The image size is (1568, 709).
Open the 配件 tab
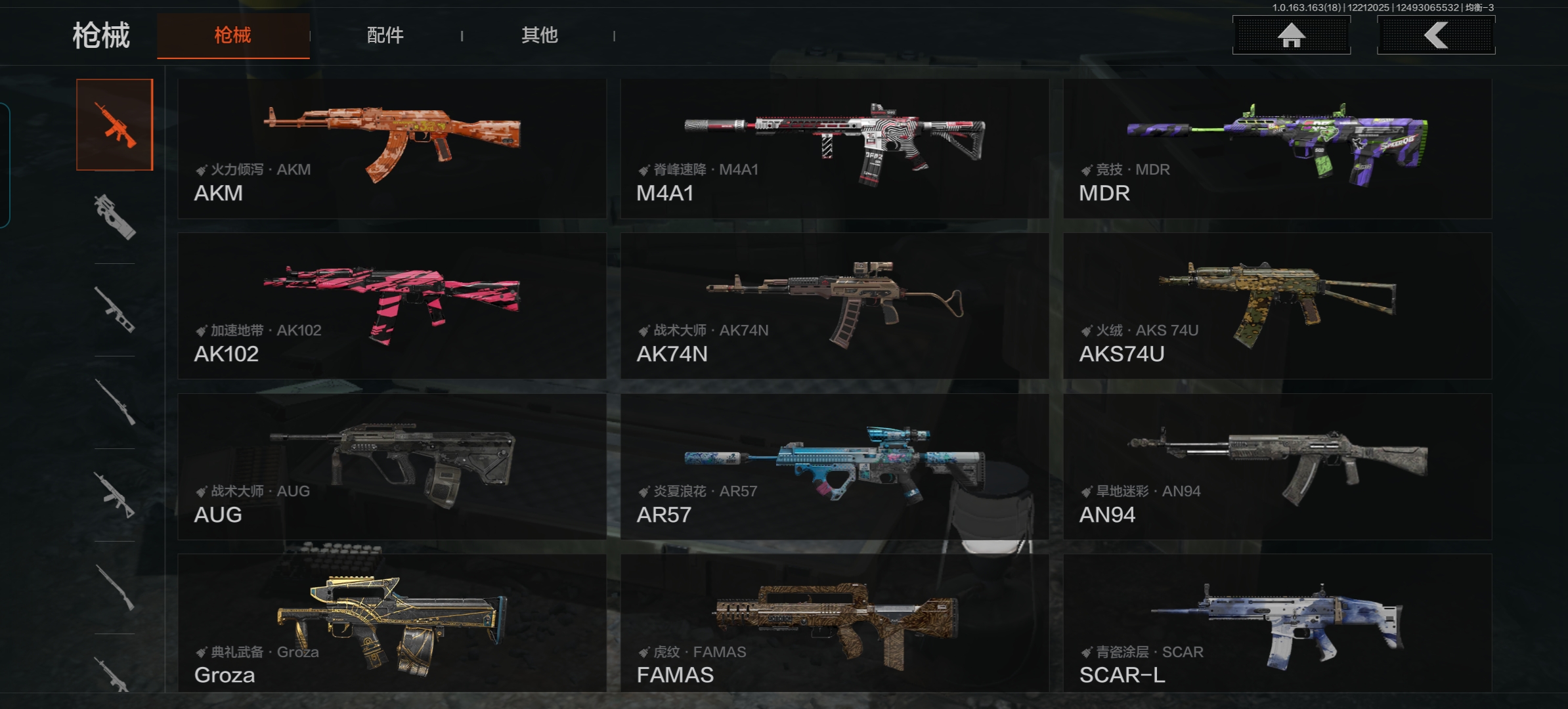click(385, 35)
